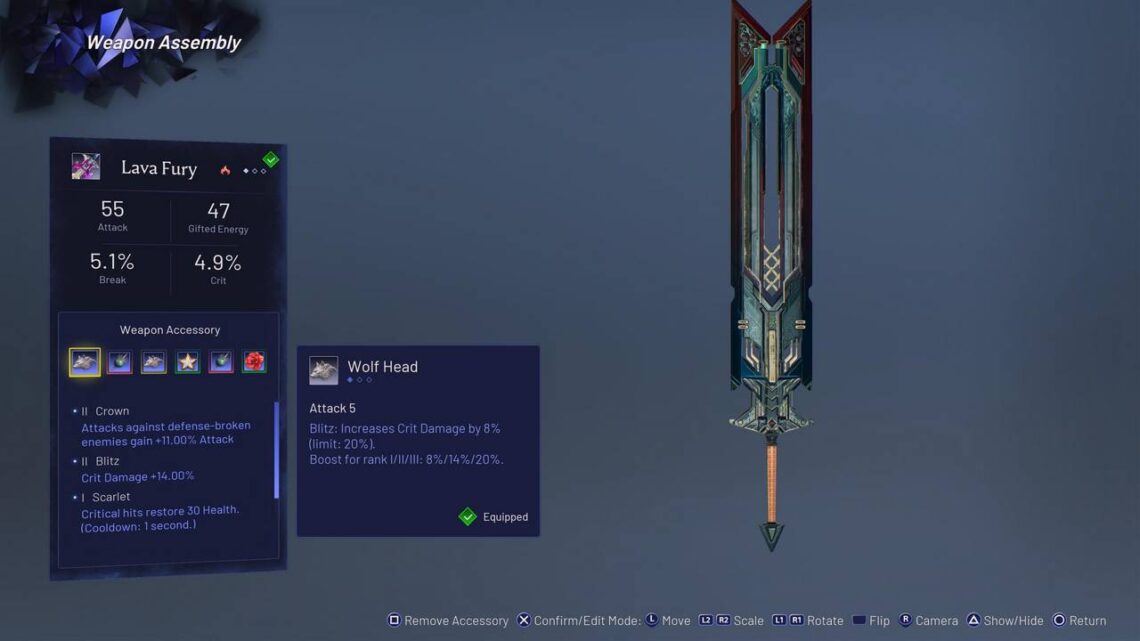Click the Lava Fury weapon icon
The height and width of the screenshot is (641, 1140).
pos(86,167)
